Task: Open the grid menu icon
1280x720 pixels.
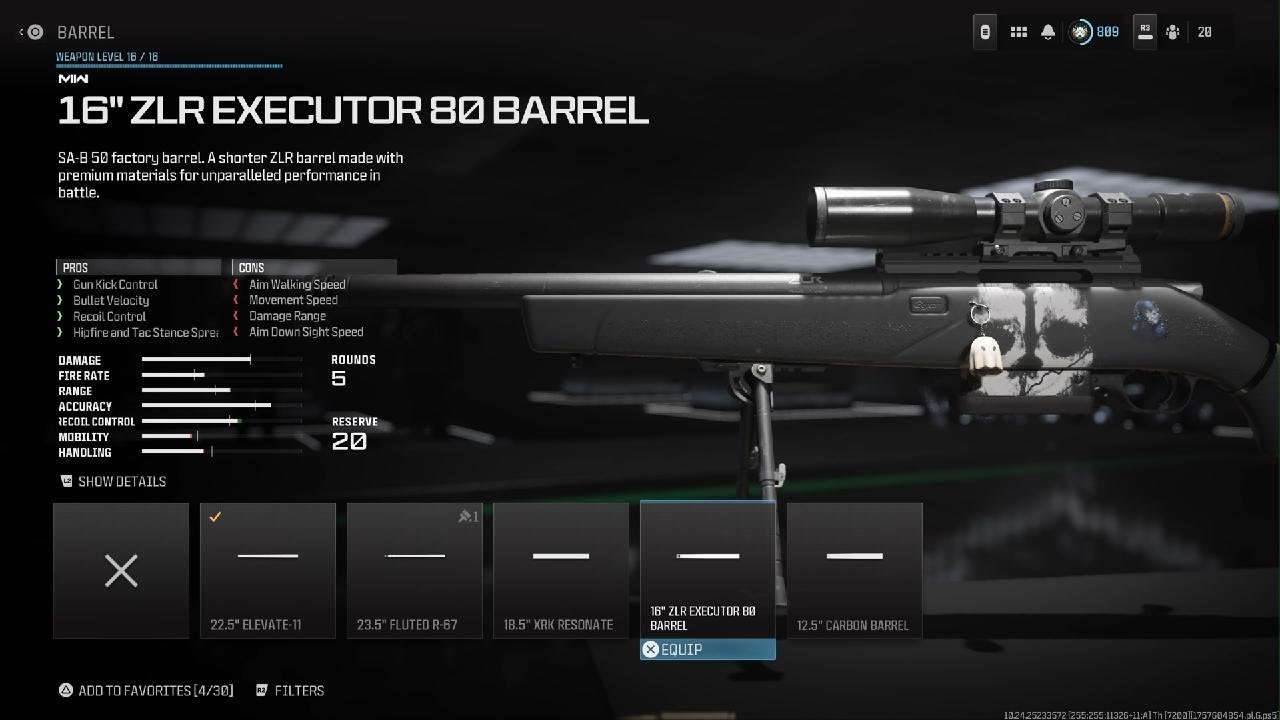Action: (x=1019, y=32)
